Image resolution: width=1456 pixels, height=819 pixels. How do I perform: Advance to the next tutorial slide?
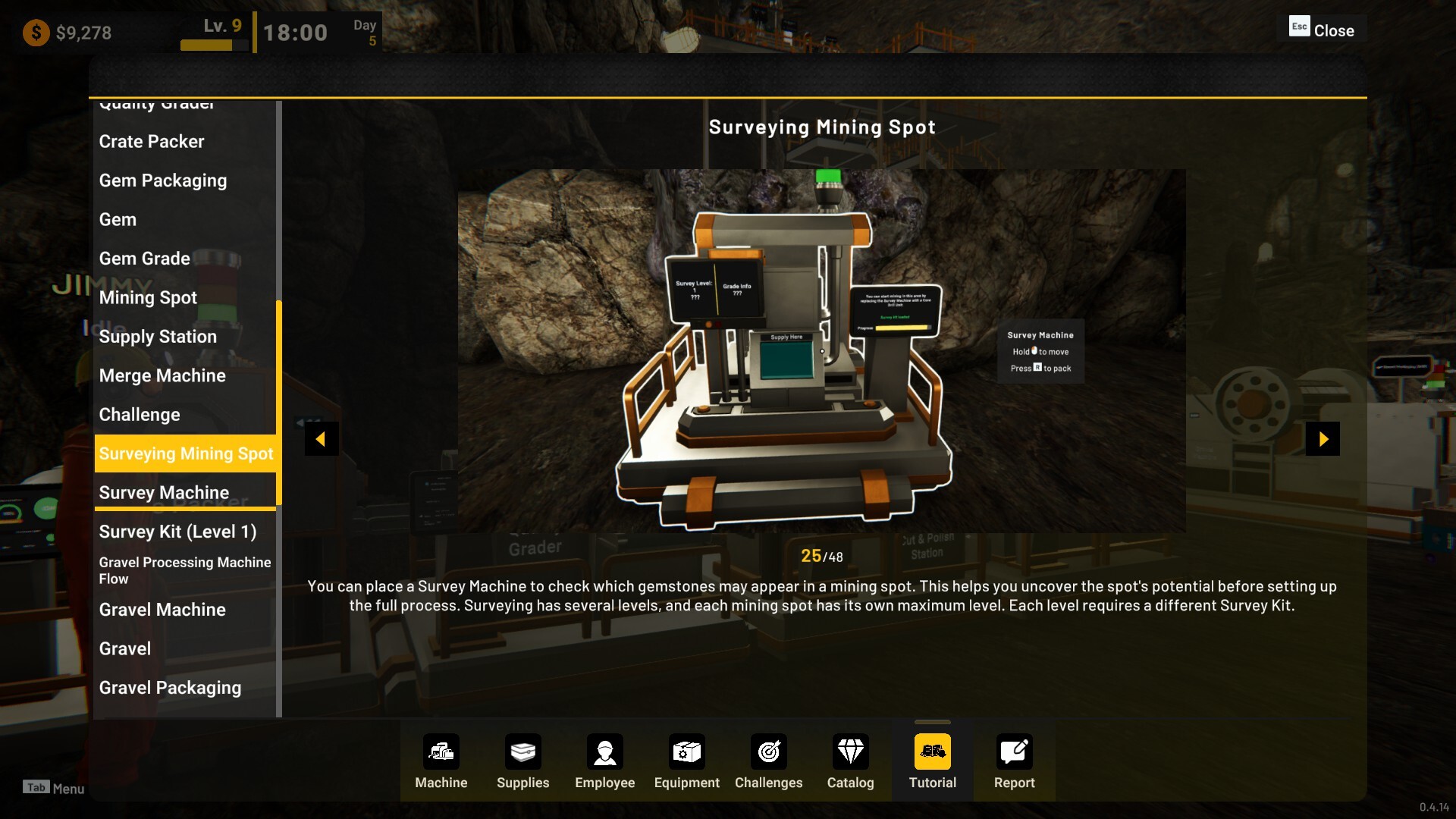[1323, 439]
